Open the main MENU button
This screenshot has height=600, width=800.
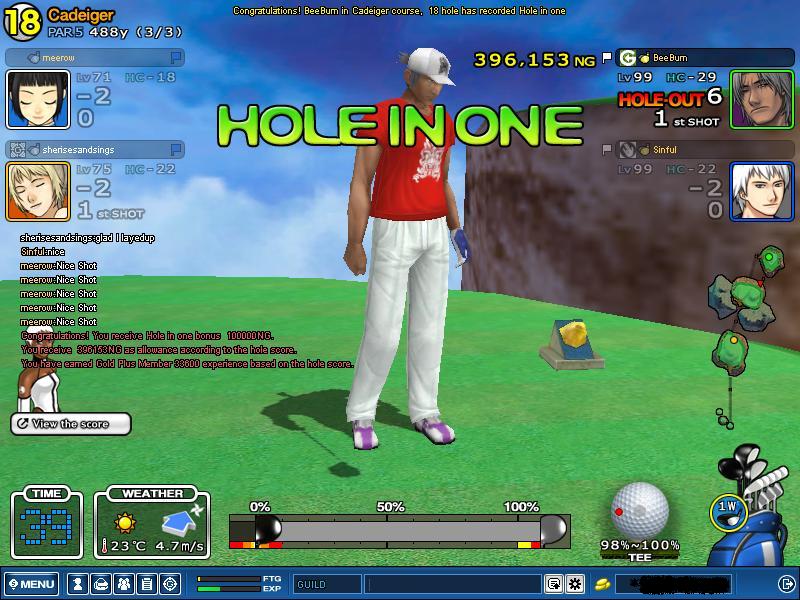(31, 584)
